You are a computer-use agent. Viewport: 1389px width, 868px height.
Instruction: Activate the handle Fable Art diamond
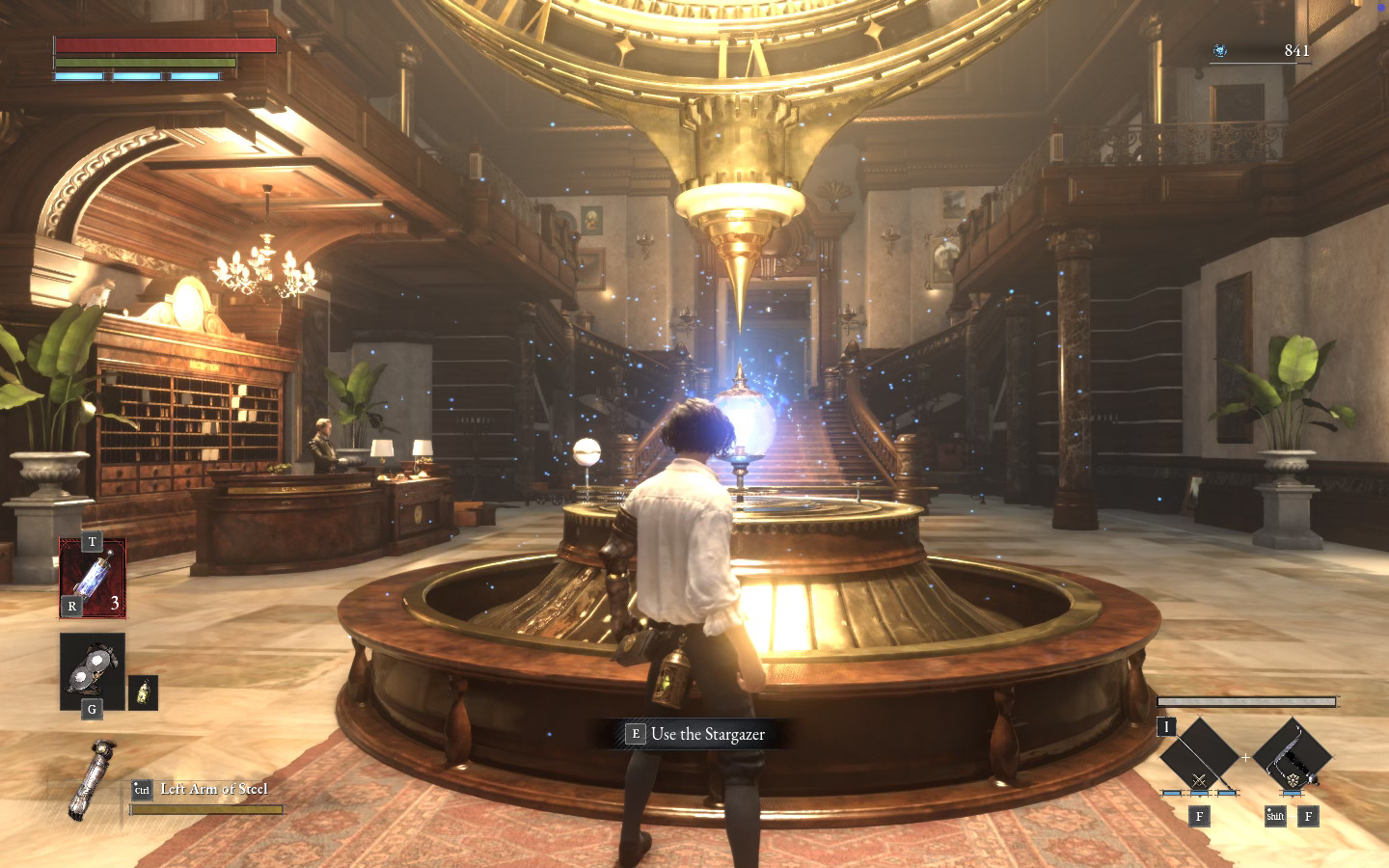(1292, 756)
